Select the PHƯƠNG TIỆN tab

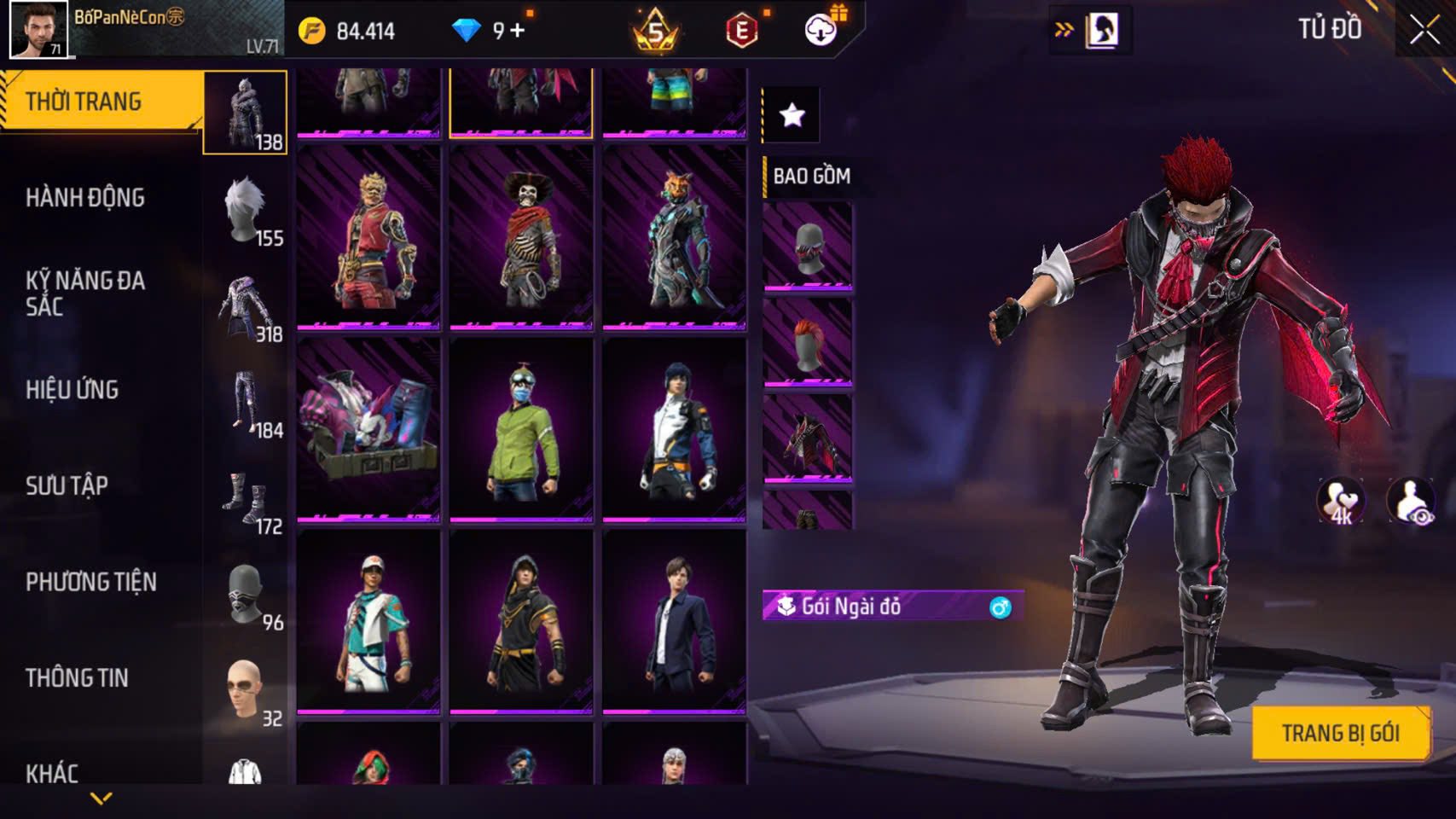tap(91, 583)
